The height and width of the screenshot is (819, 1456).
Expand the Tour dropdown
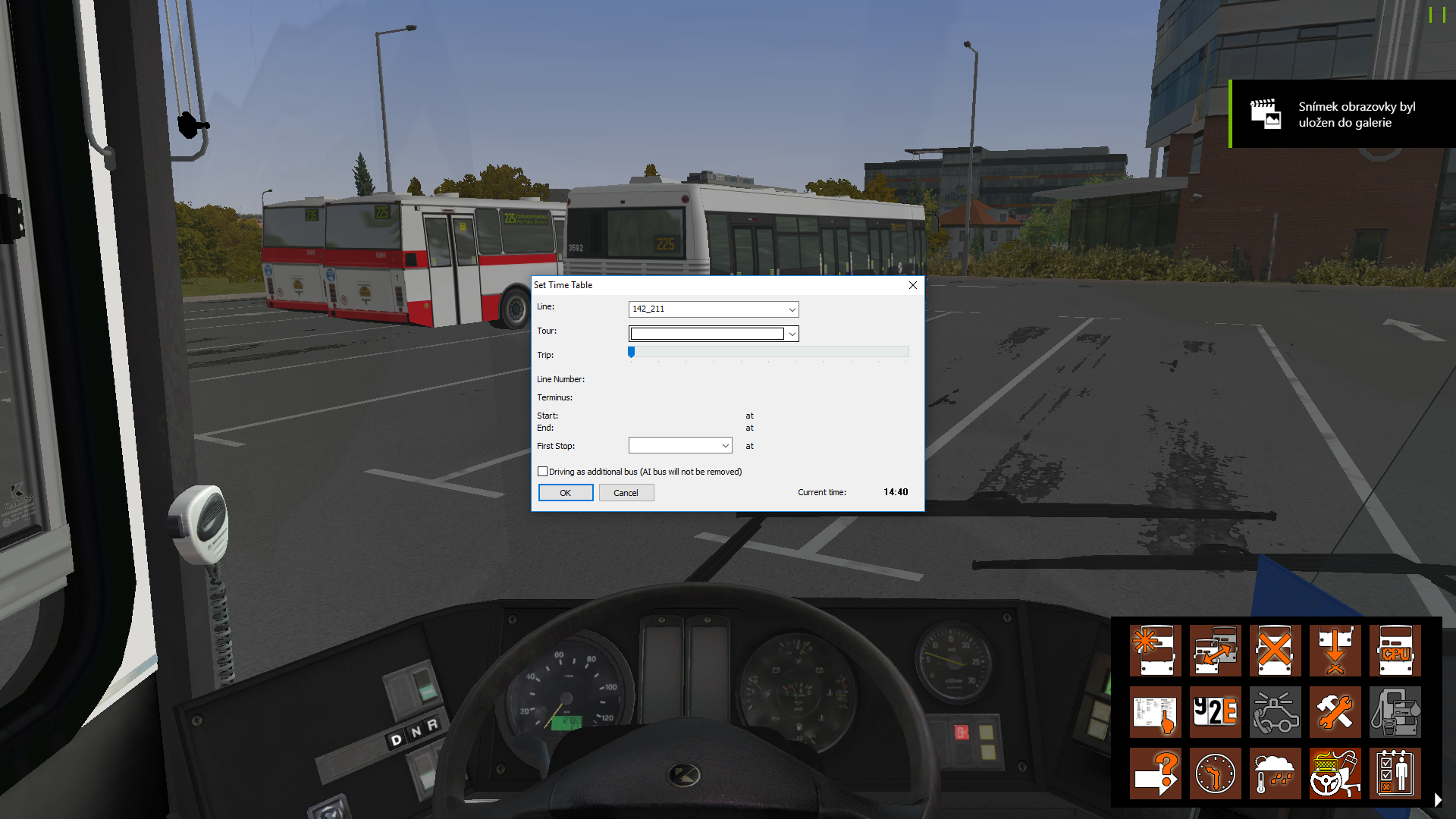pos(792,334)
